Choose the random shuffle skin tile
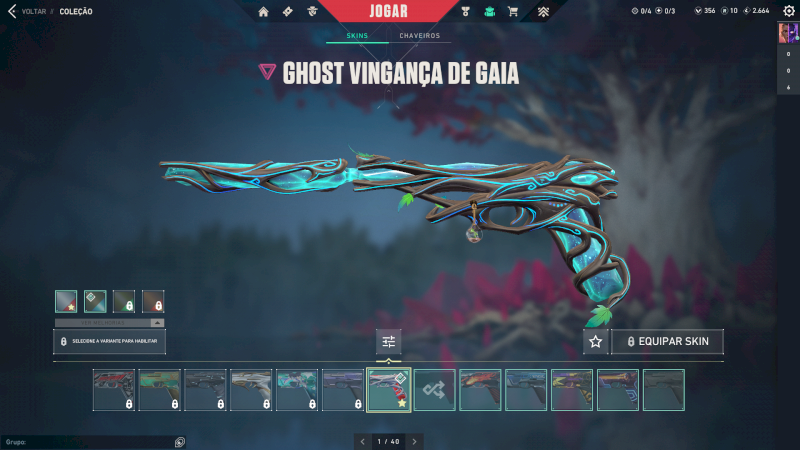Screen dimensions: 800x450 [x=435, y=390]
